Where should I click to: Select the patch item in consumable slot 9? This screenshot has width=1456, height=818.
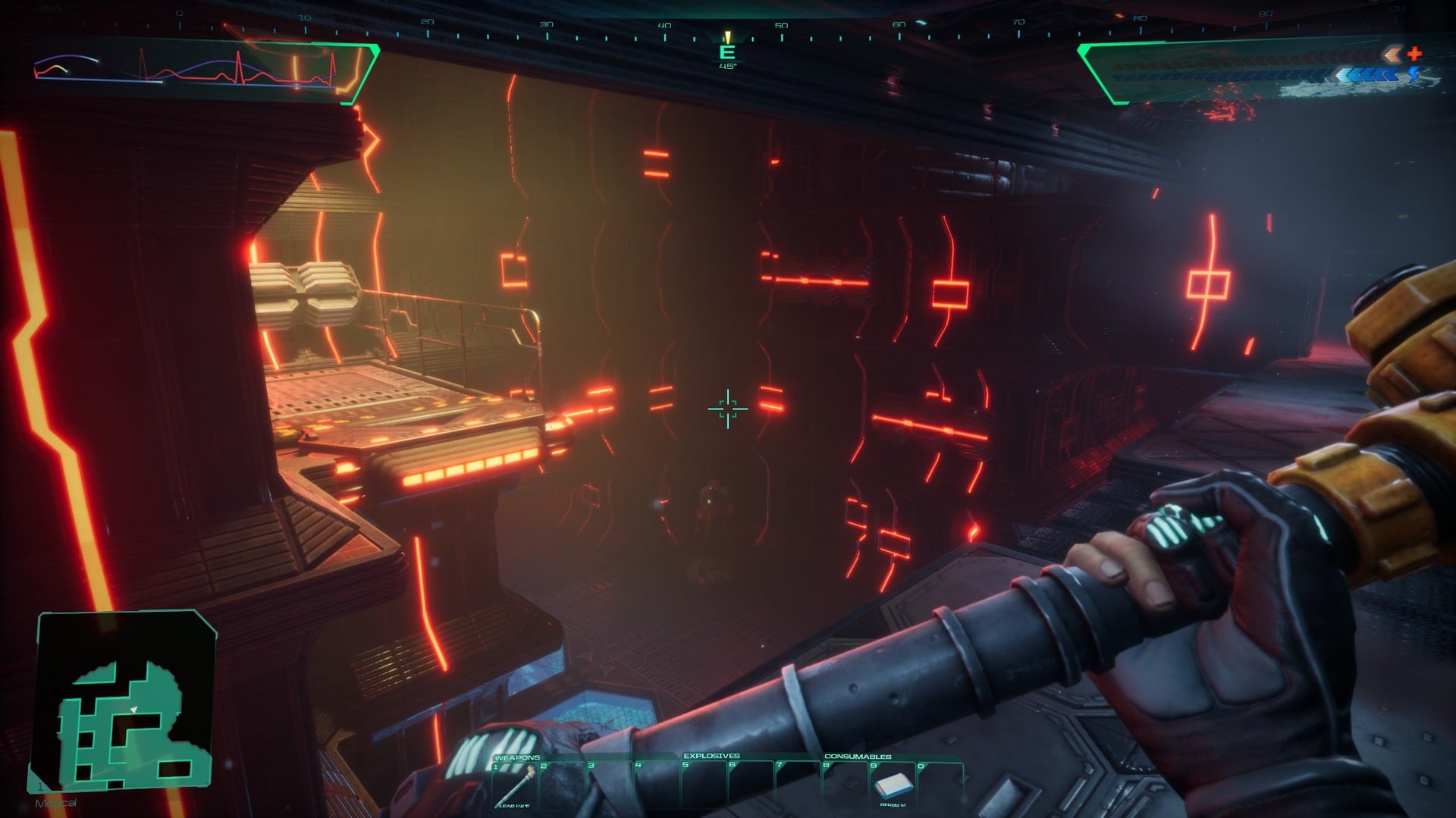click(893, 785)
